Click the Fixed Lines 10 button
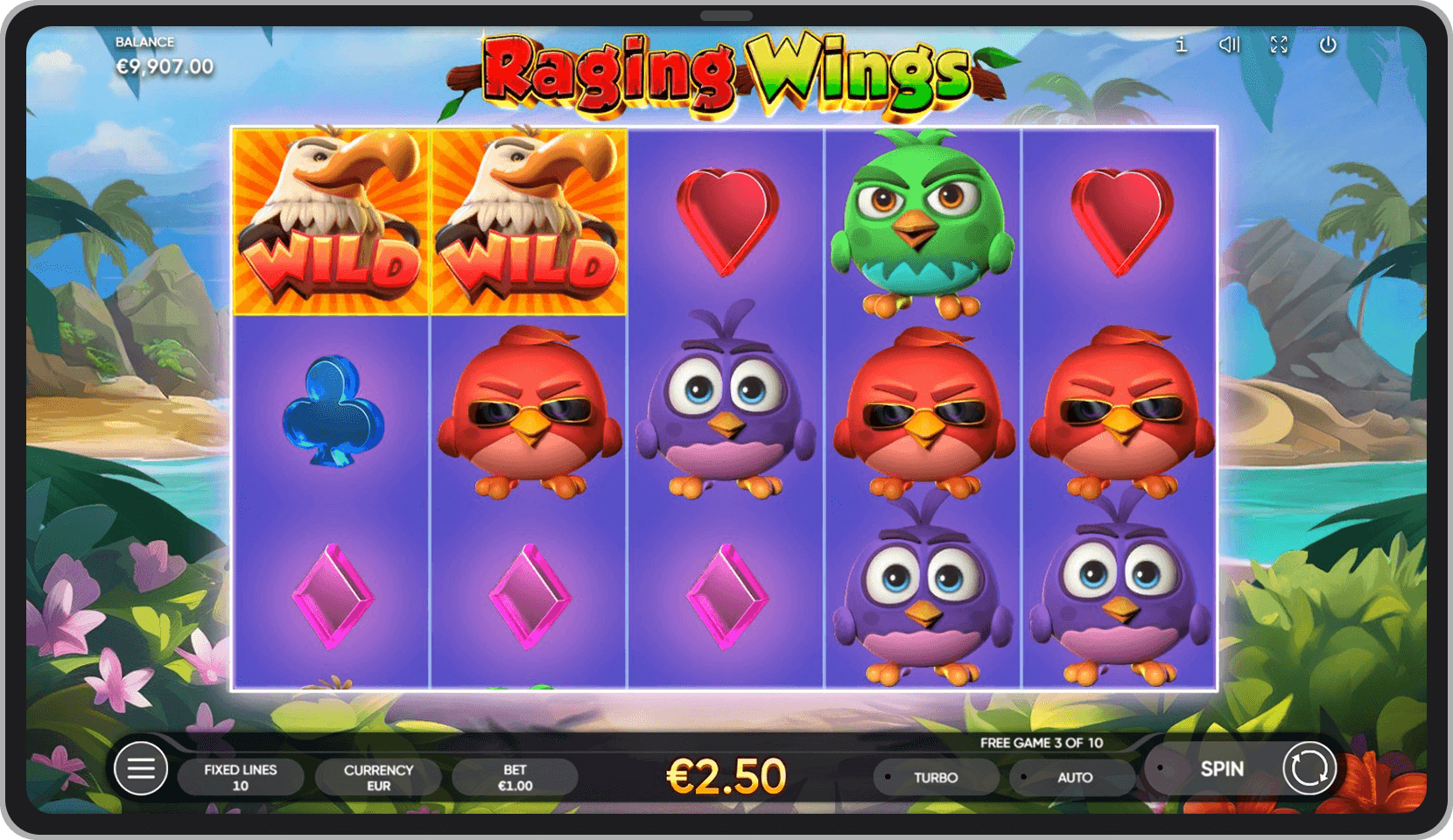The height and width of the screenshot is (840, 1453). (241, 777)
